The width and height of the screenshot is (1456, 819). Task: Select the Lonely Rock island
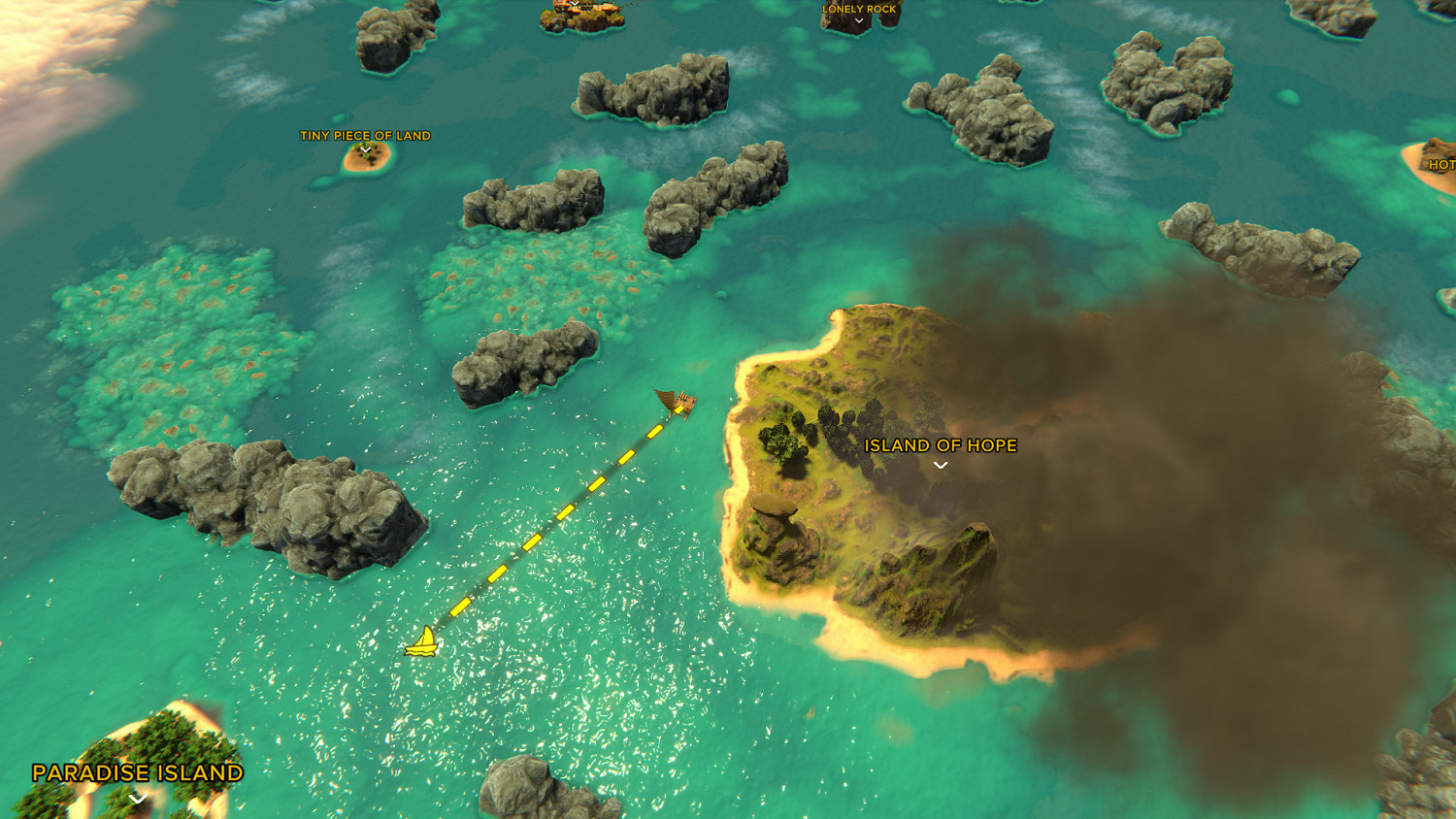point(851,24)
